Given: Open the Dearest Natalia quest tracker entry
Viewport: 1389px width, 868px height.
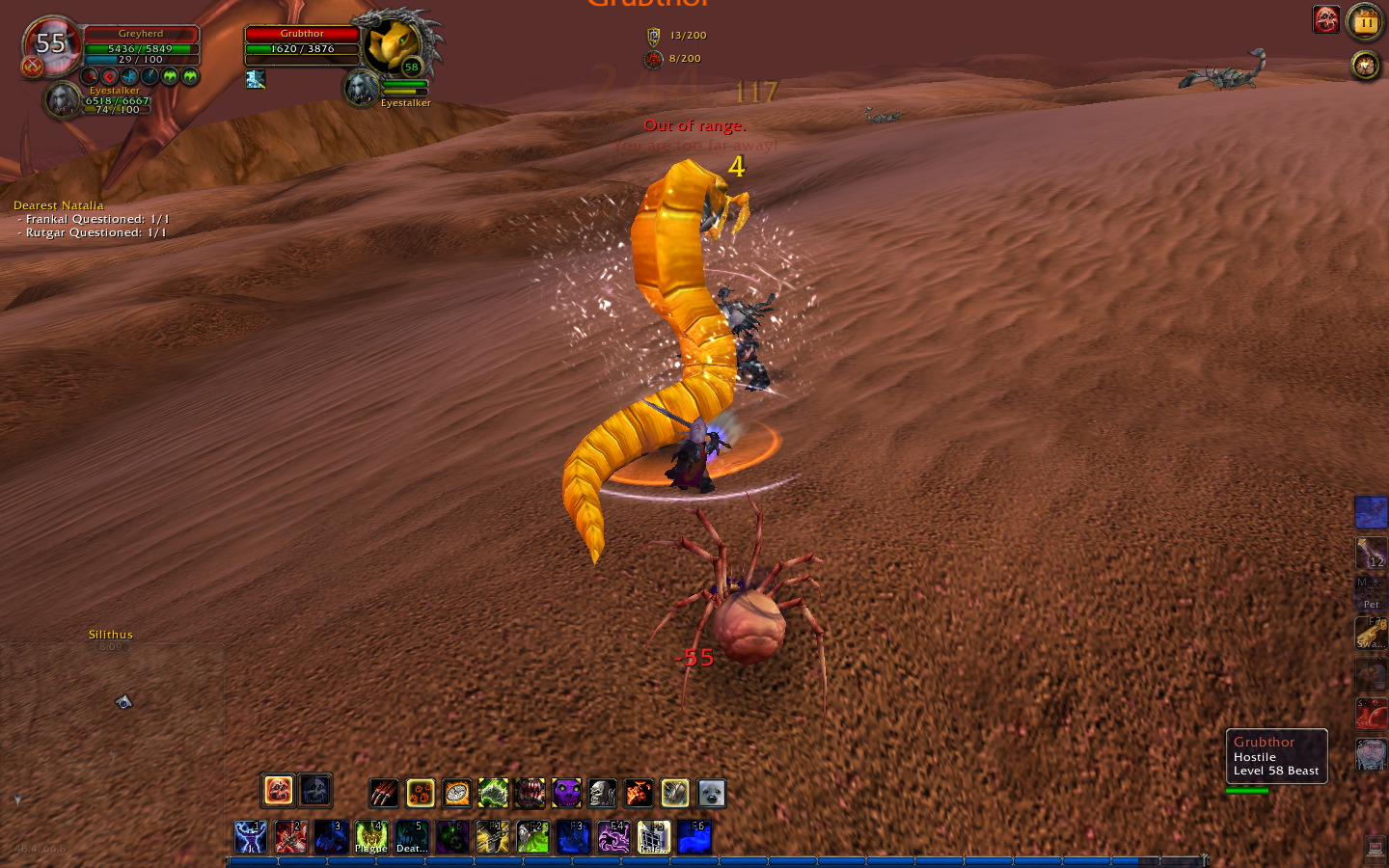Looking at the screenshot, I should pyautogui.click(x=59, y=205).
